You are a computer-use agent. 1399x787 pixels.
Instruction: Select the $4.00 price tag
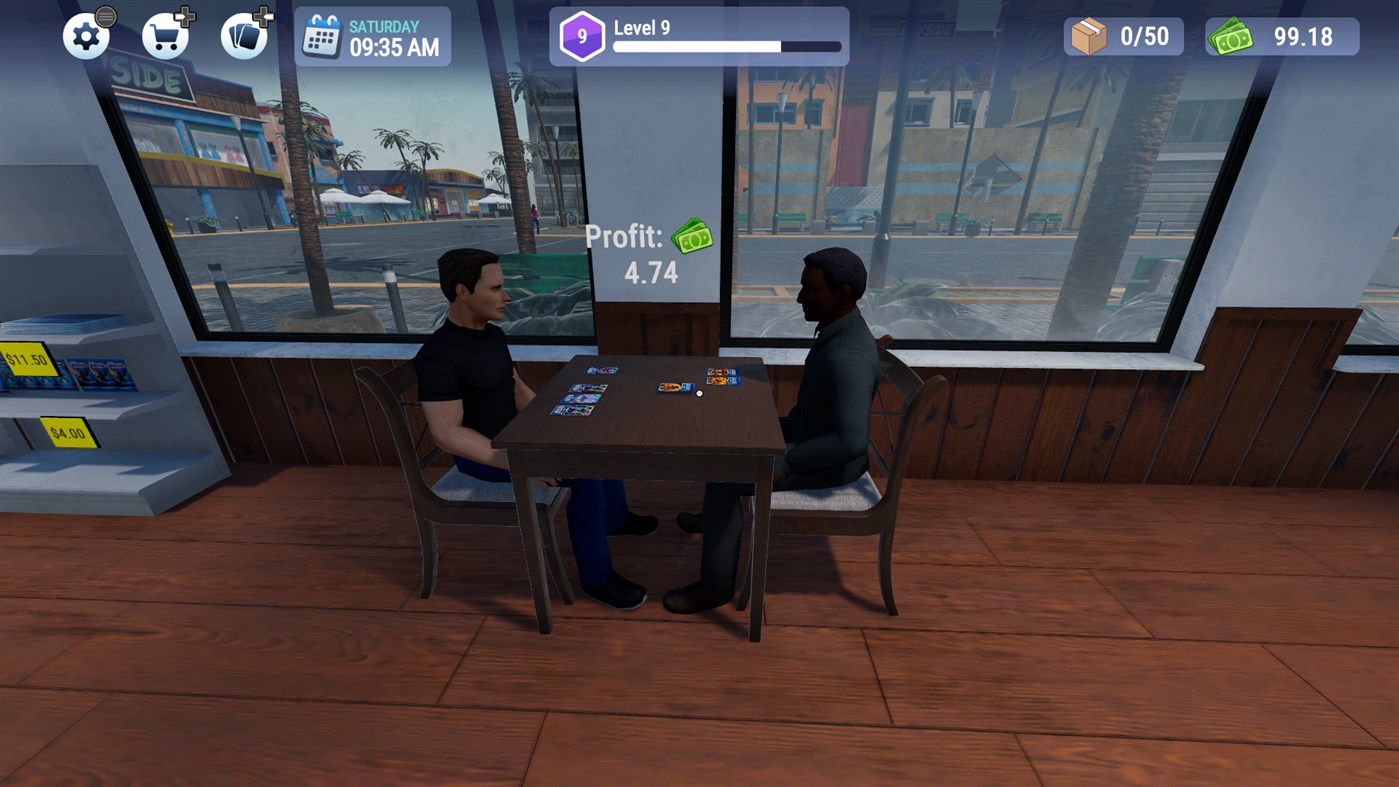[x=67, y=434]
